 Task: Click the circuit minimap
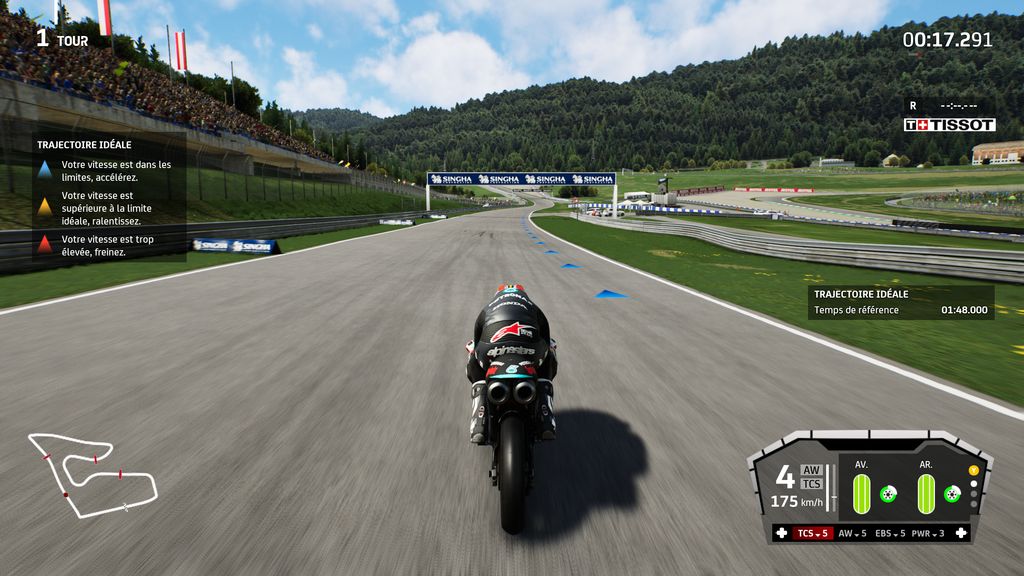pyautogui.click(x=92, y=475)
